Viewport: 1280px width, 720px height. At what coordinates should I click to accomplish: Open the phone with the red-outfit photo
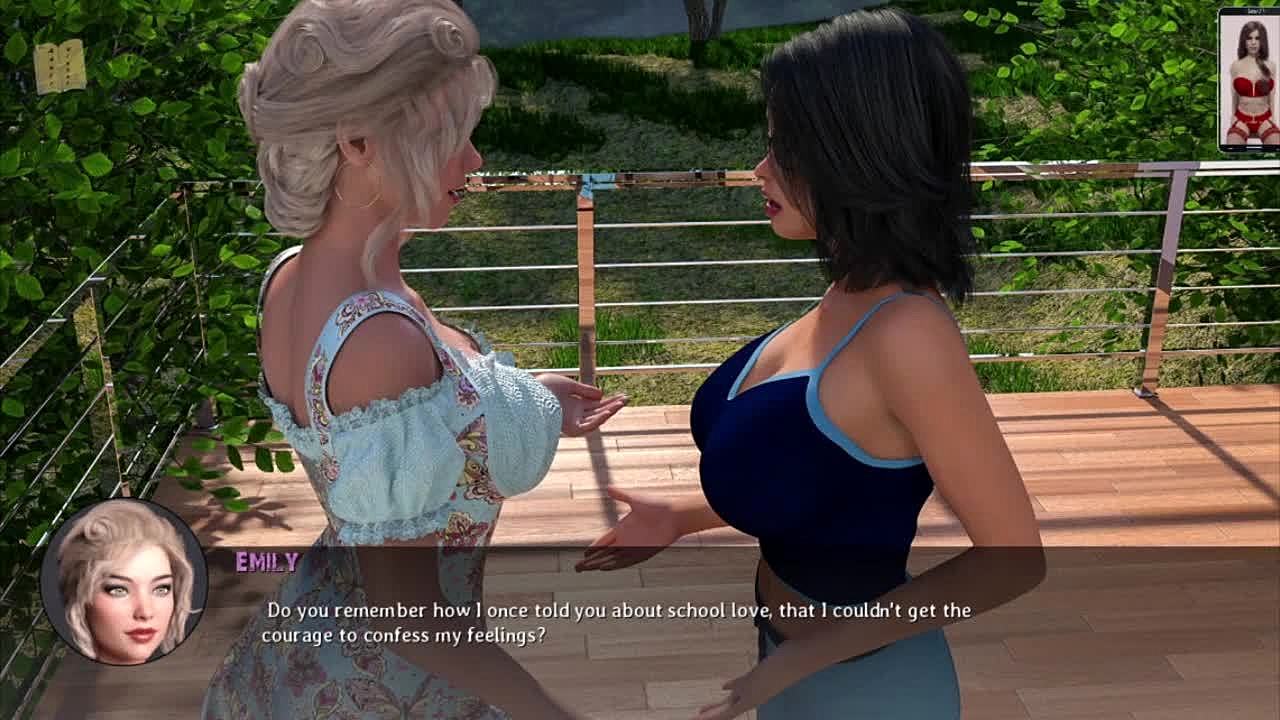pos(1248,80)
